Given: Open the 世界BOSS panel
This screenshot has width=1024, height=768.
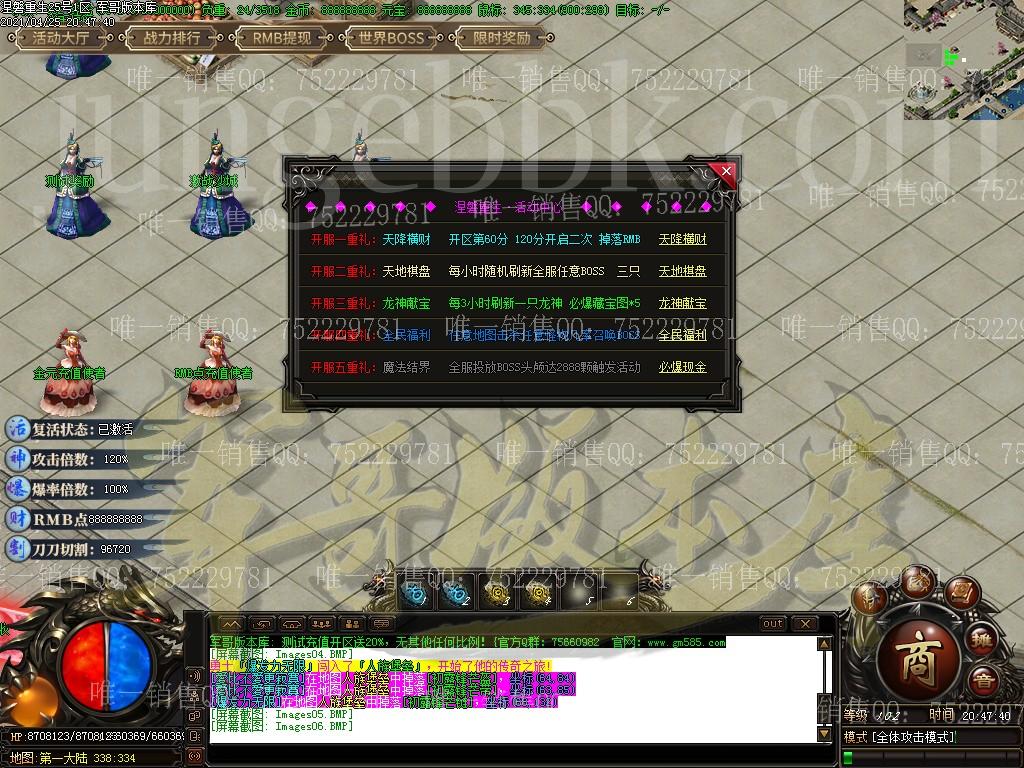Looking at the screenshot, I should point(392,39).
